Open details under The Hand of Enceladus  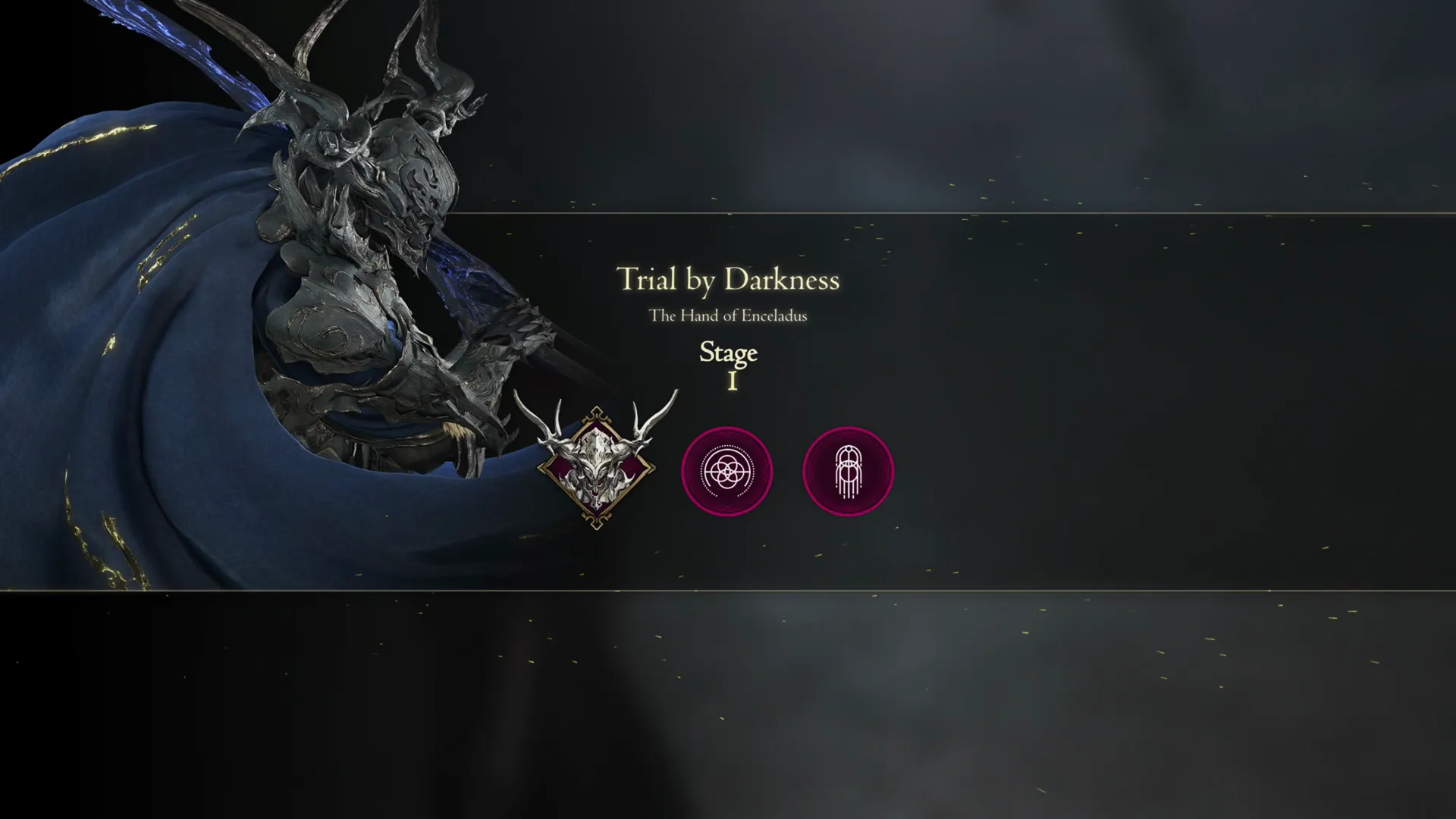730,316
